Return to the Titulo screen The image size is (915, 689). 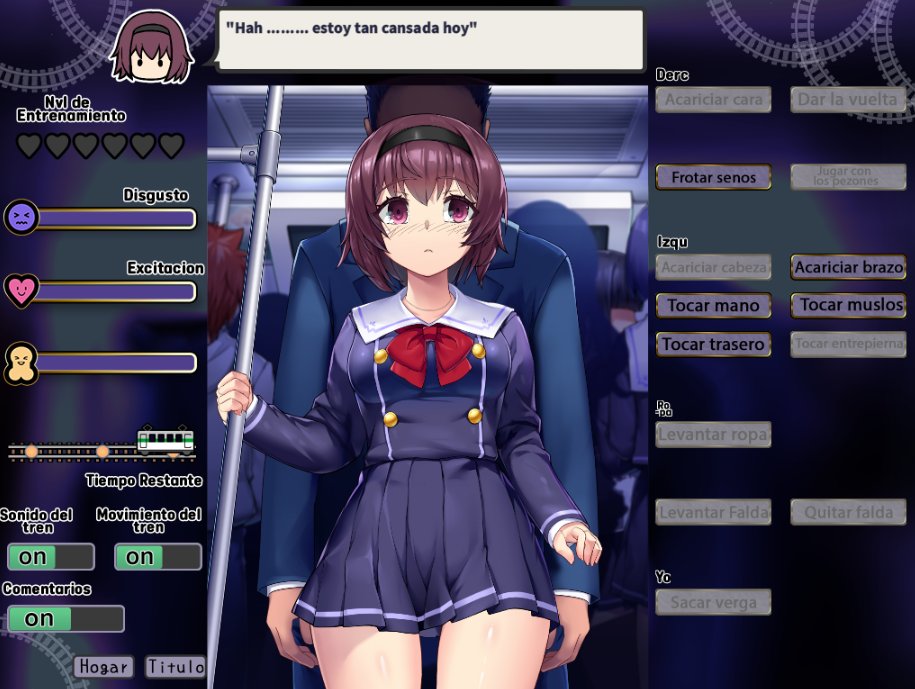click(x=175, y=667)
